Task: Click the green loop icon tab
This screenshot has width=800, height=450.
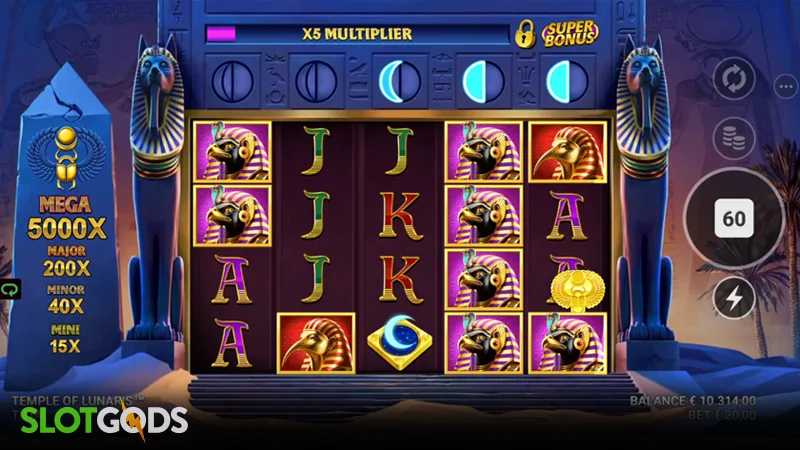Action: point(6,290)
